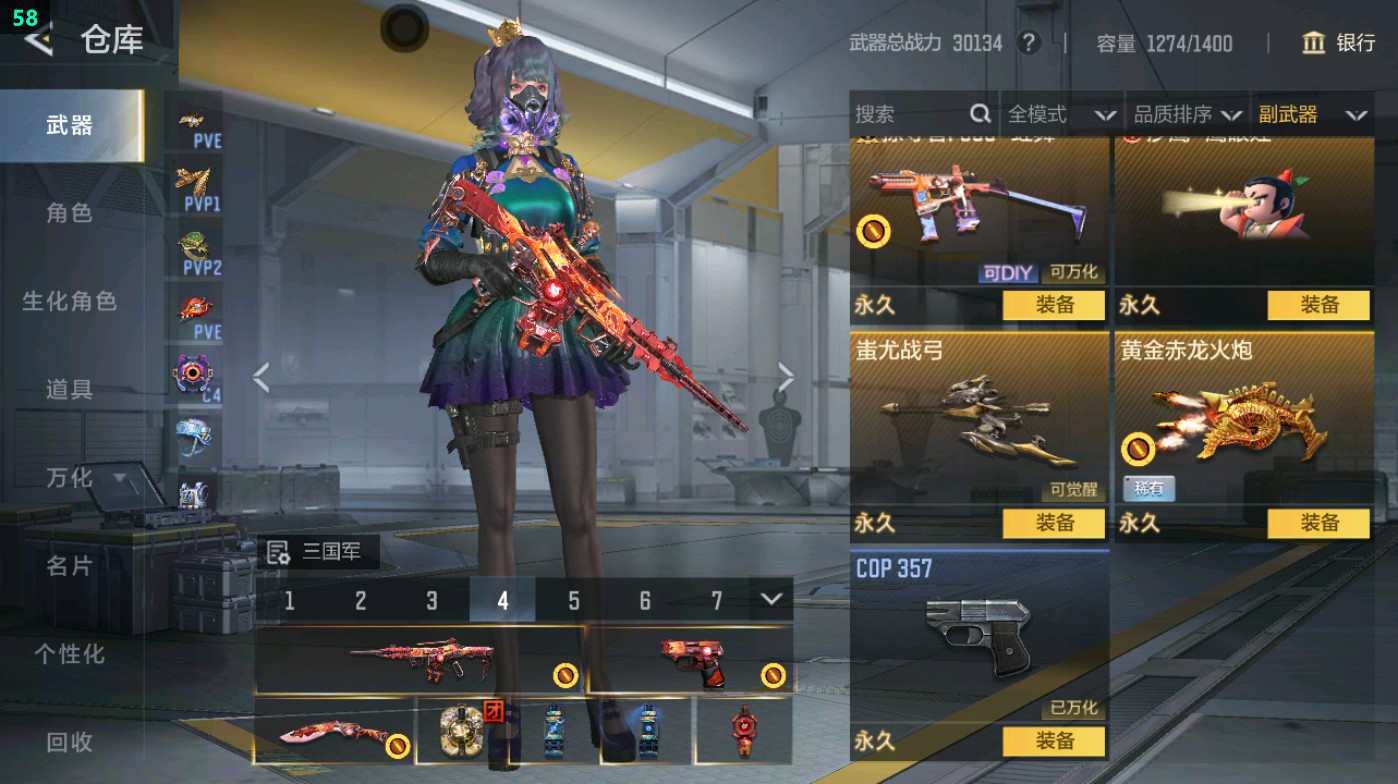Rotate character with the right arrow
This screenshot has width=1398, height=784.
click(x=786, y=378)
